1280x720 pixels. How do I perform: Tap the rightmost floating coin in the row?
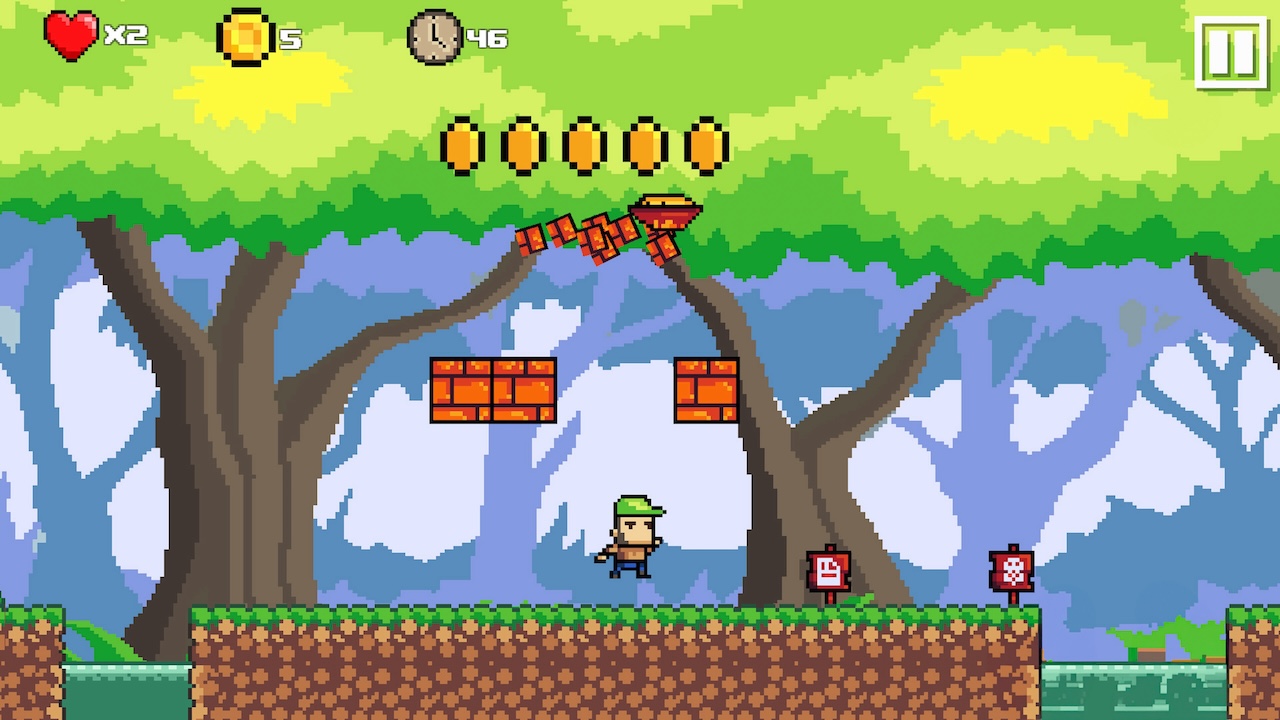pyautogui.click(x=704, y=145)
